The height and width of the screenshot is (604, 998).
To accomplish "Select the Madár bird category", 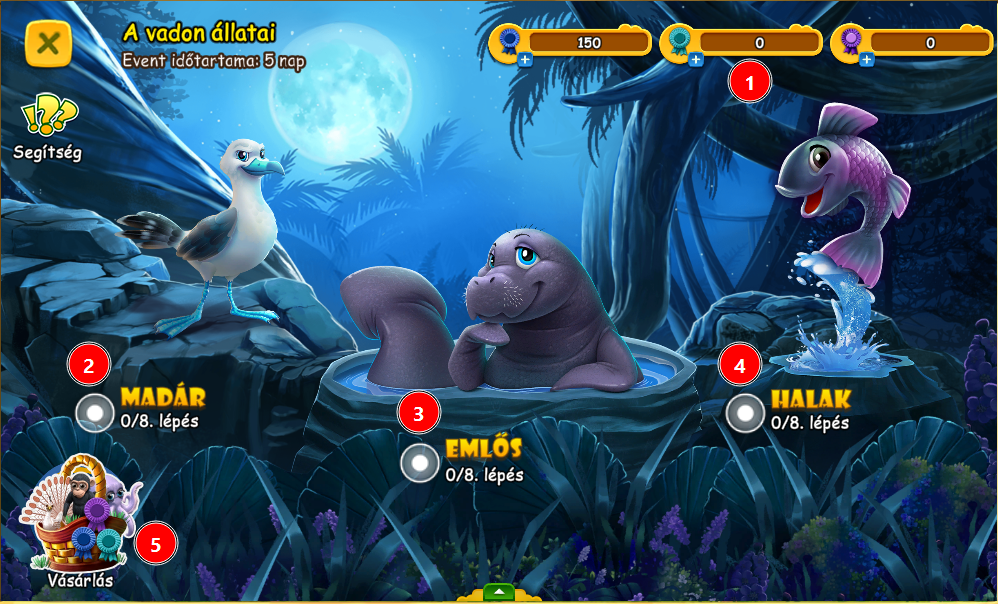I will (x=95, y=412).
